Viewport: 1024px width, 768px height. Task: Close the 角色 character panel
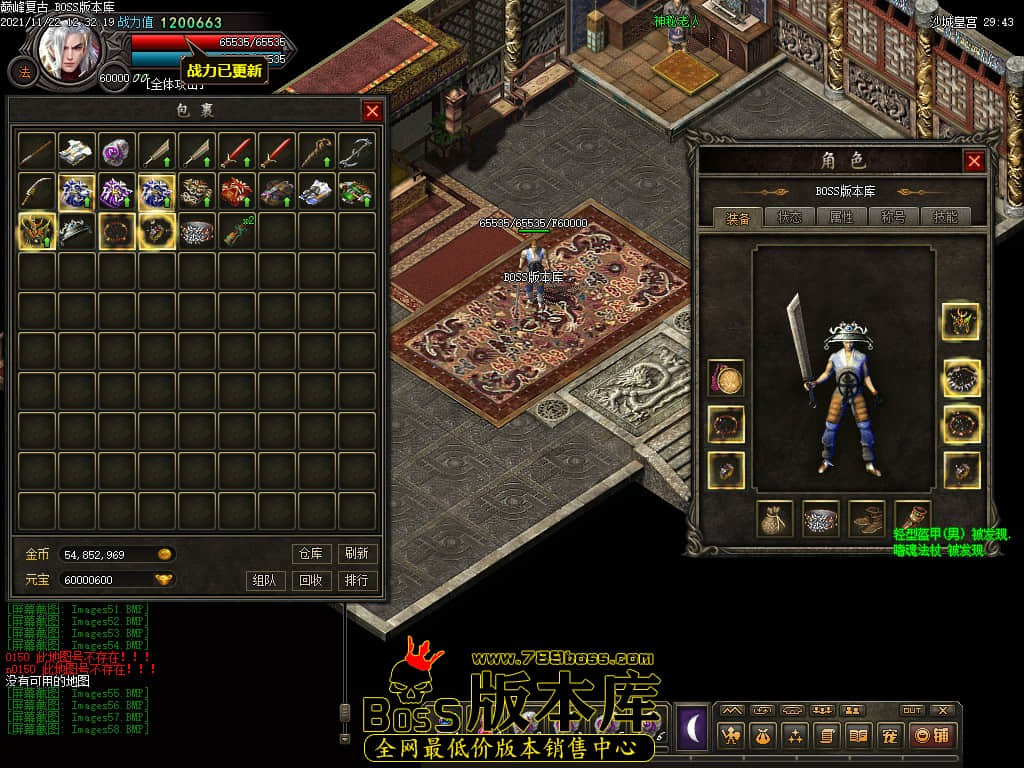click(x=974, y=161)
